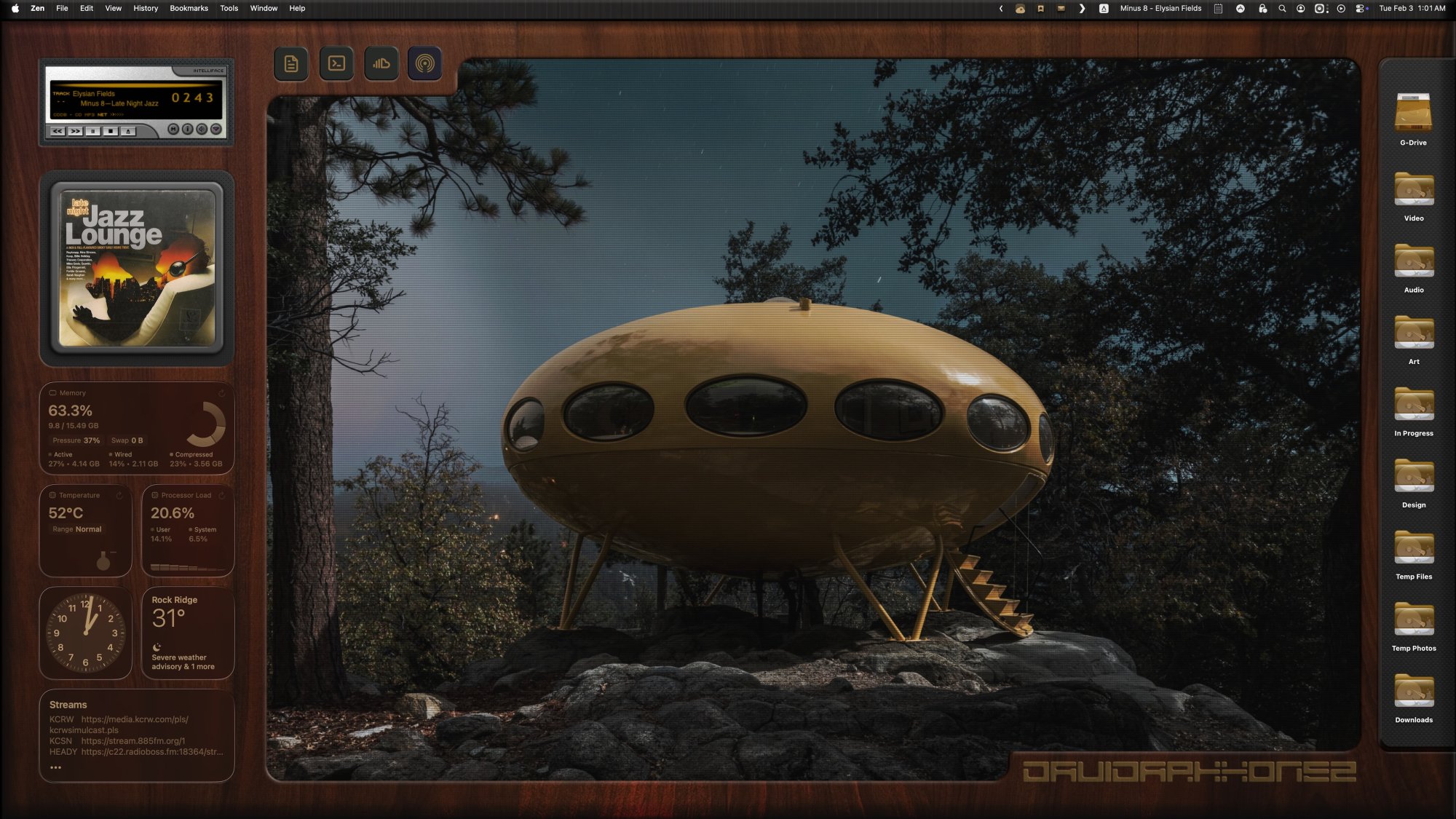The width and height of the screenshot is (1456, 819).
Task: Open the History menu in the menu bar
Action: pyautogui.click(x=145, y=9)
